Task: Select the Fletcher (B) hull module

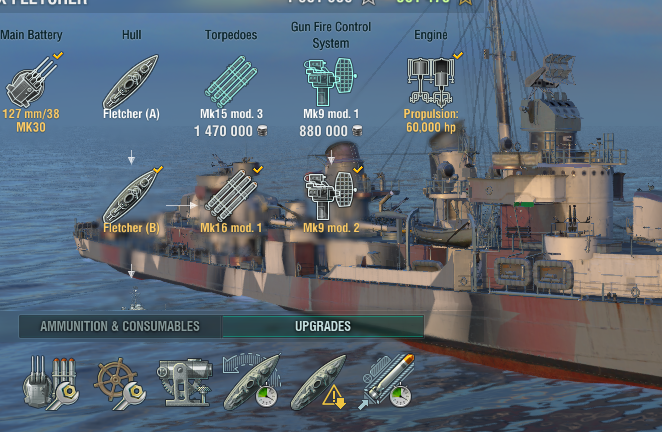Action: tap(131, 196)
